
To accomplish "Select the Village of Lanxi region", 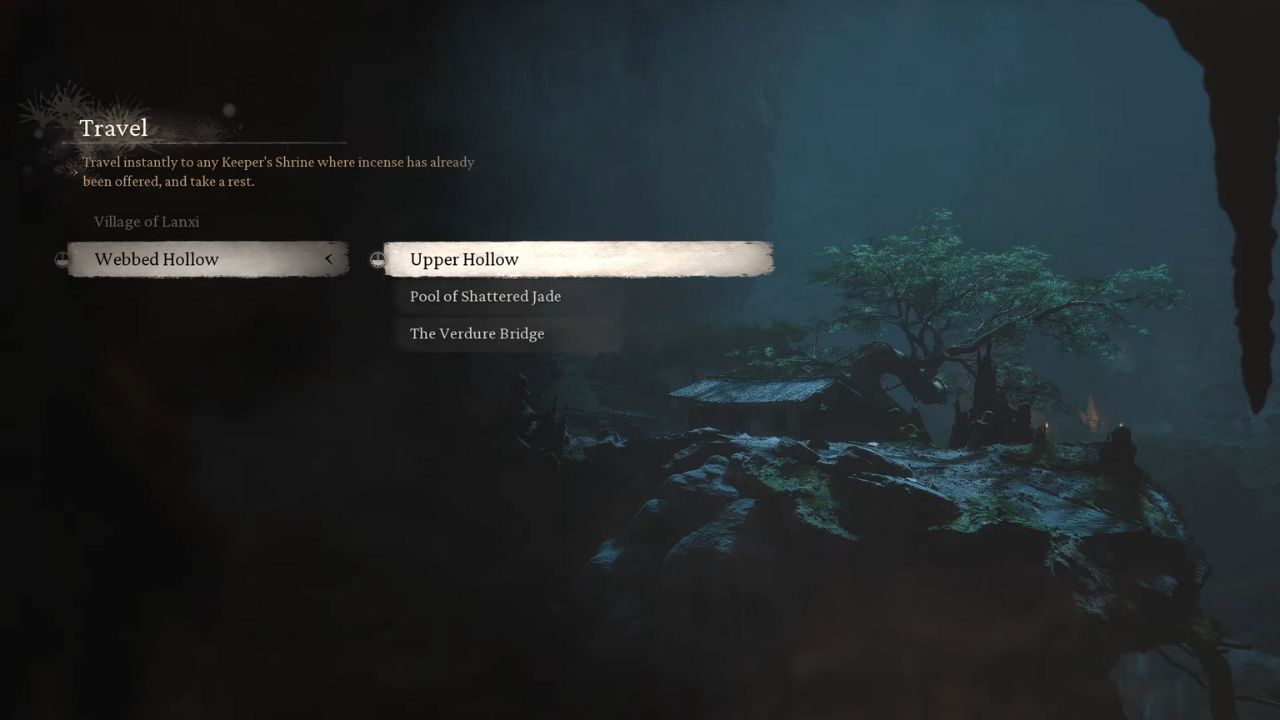I will click(147, 222).
